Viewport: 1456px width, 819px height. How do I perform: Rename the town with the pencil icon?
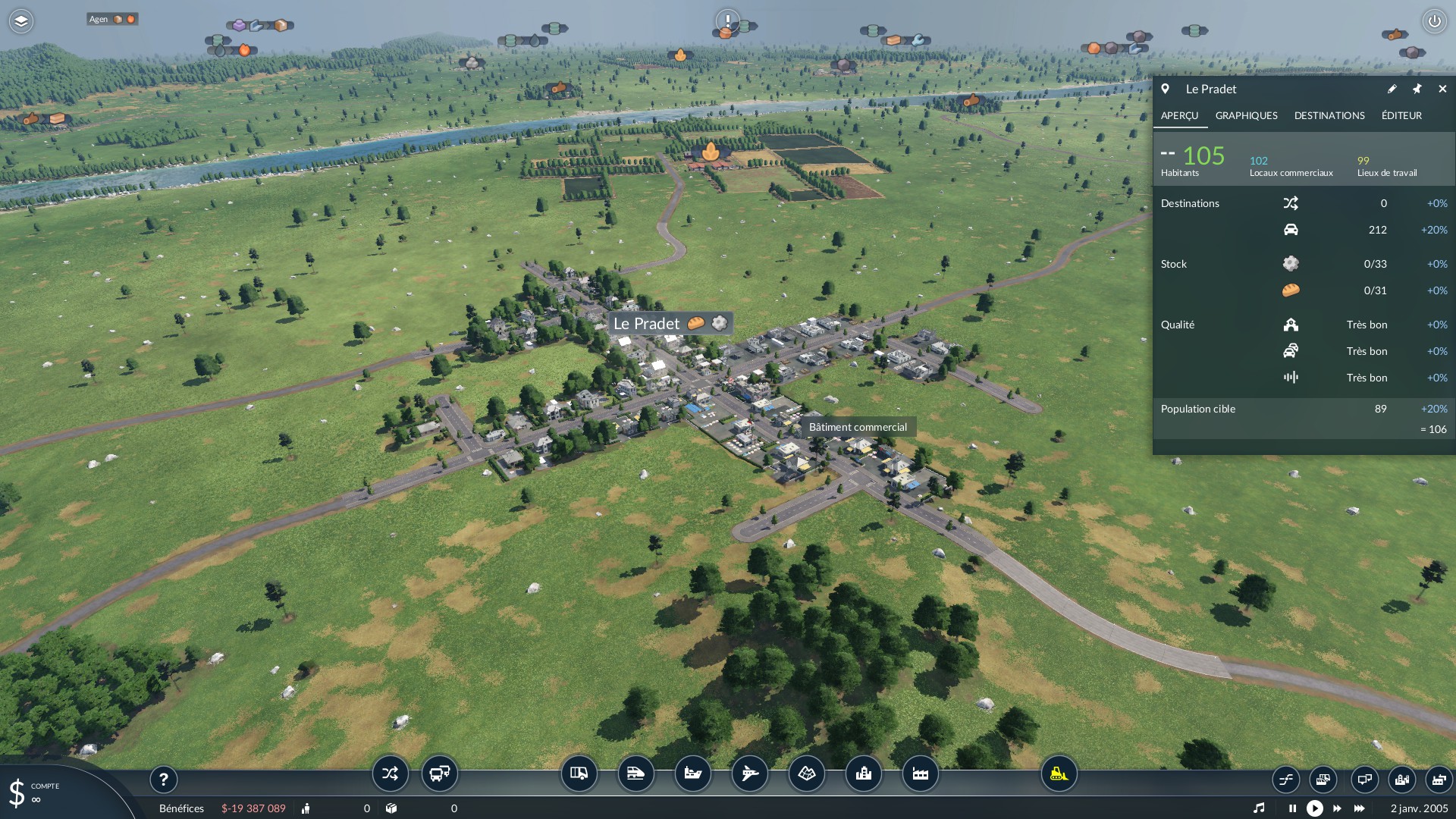[x=1392, y=89]
